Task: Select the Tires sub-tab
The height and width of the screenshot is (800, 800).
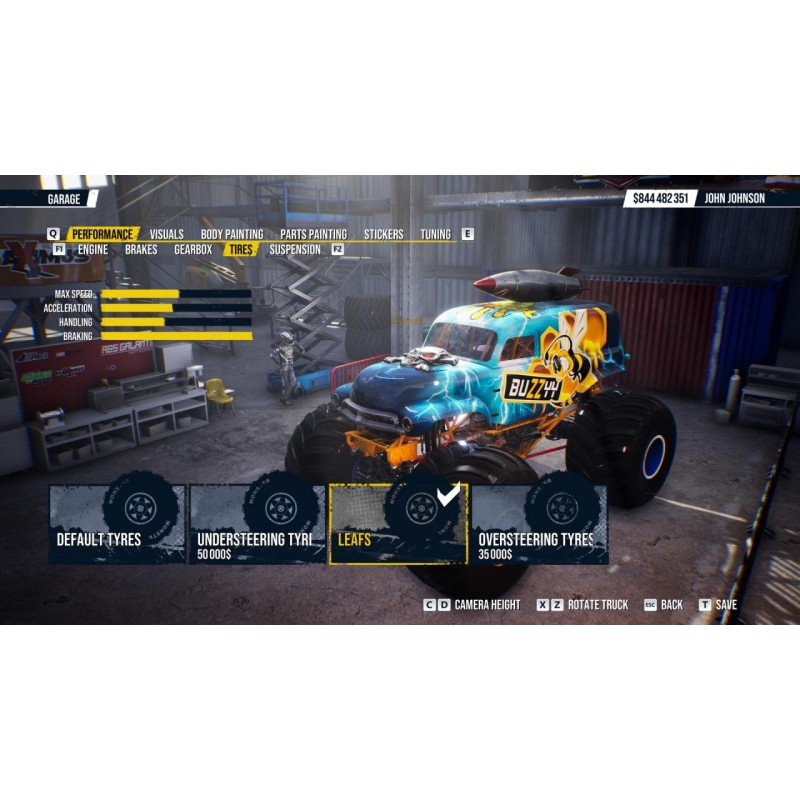Action: (x=240, y=249)
